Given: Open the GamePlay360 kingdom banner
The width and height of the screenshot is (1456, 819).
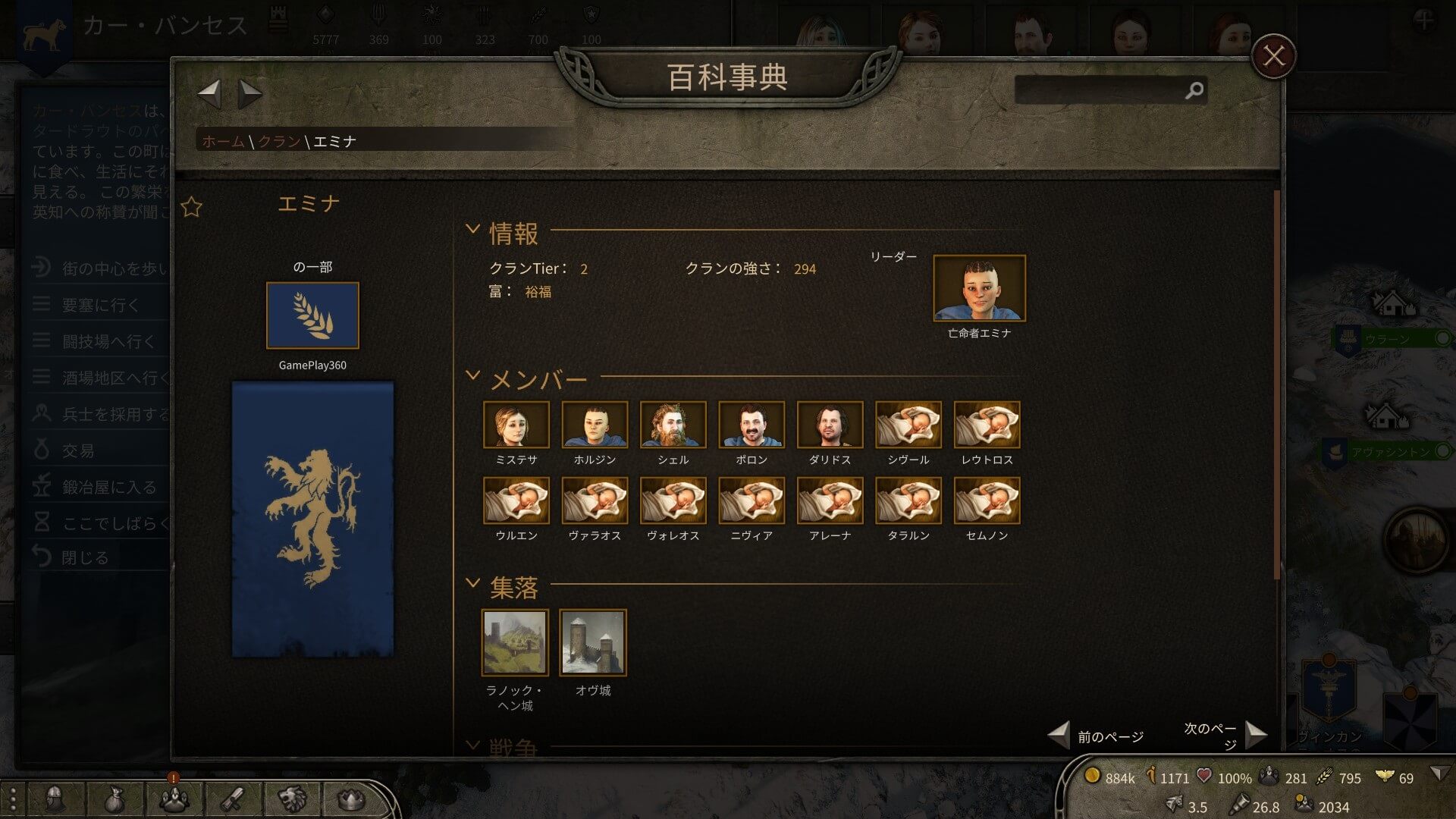Looking at the screenshot, I should point(312,315).
